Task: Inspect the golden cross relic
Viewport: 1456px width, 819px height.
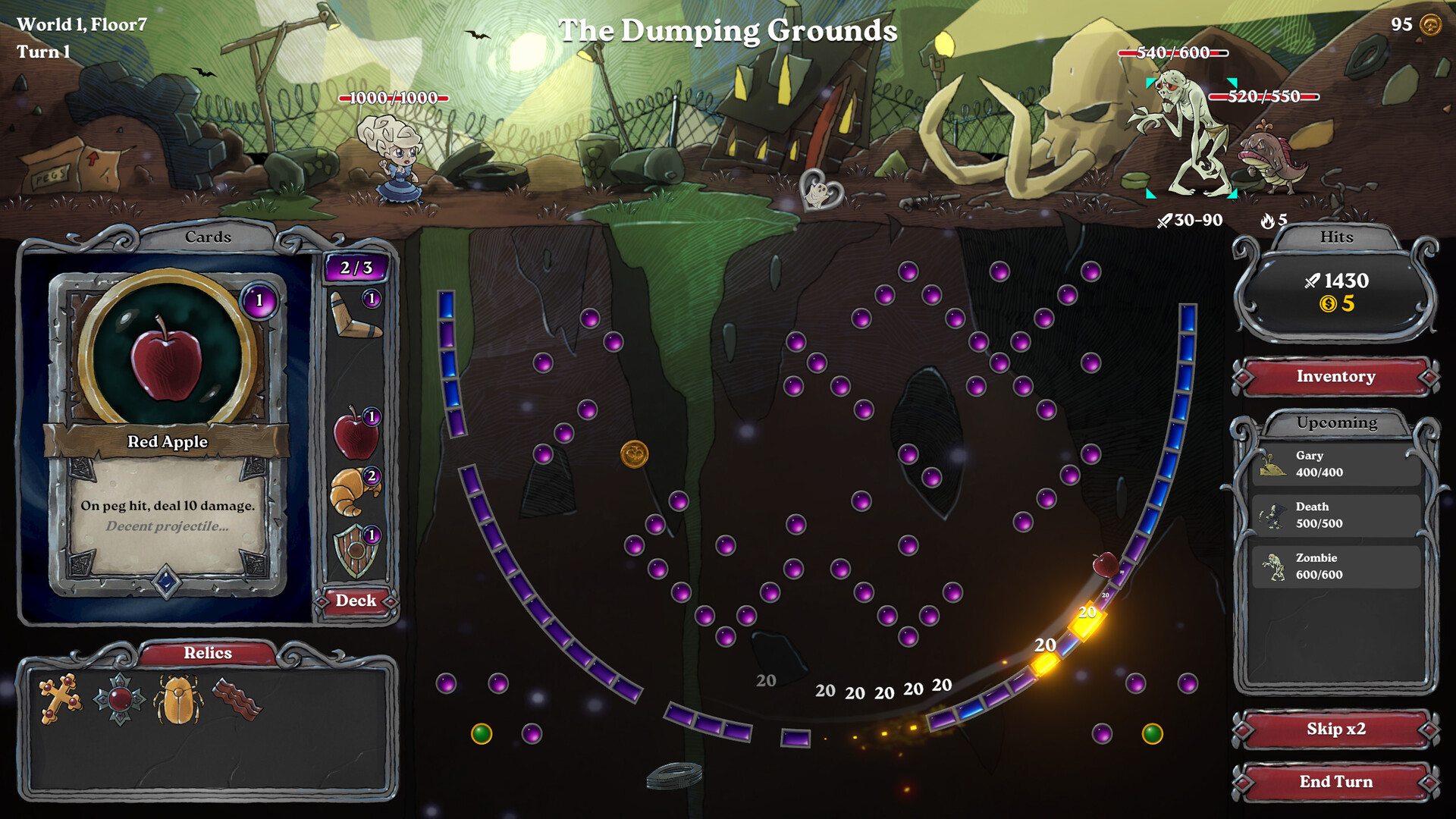Action: (x=60, y=698)
